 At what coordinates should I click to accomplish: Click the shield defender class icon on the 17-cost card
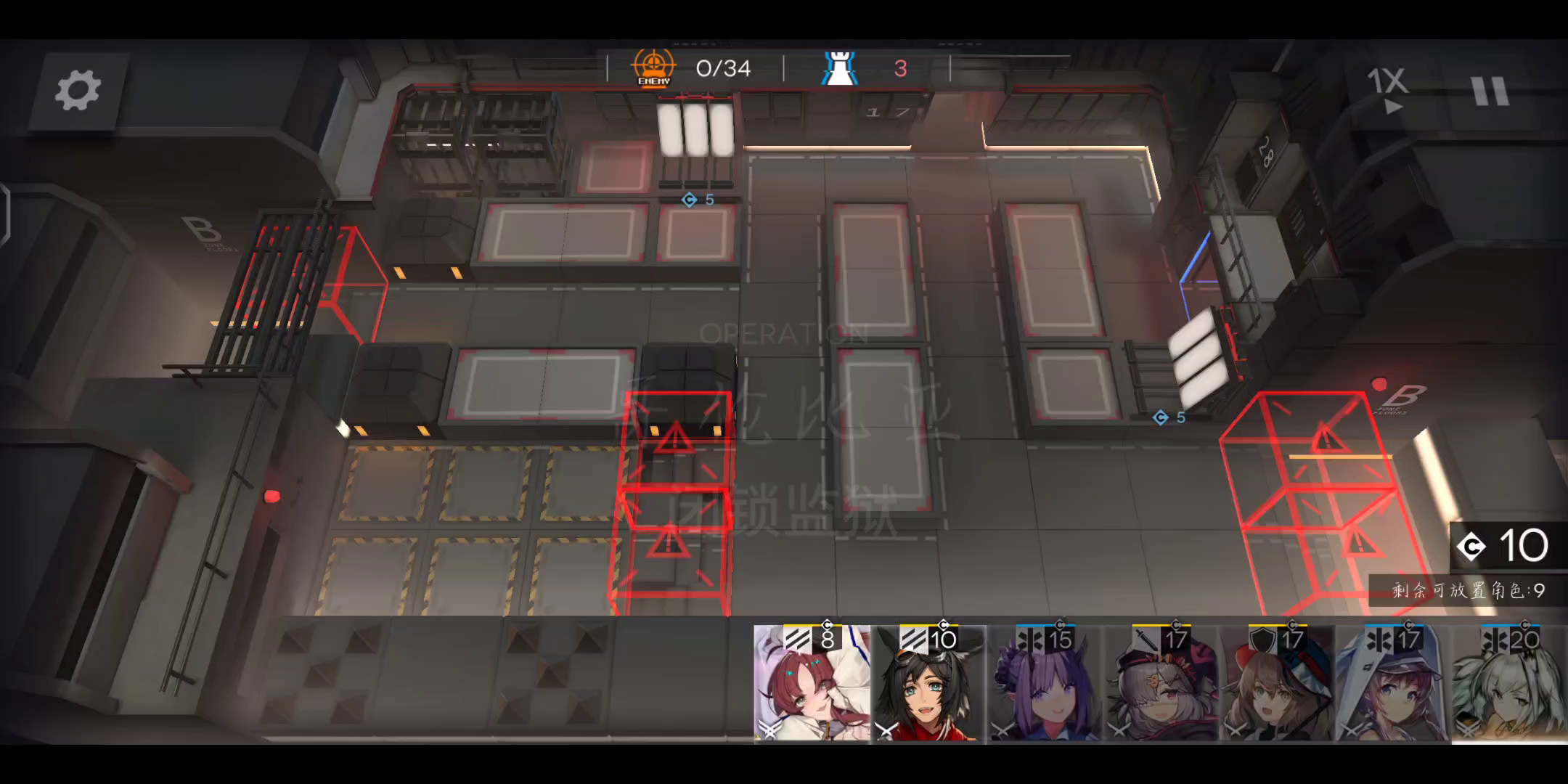[1264, 638]
